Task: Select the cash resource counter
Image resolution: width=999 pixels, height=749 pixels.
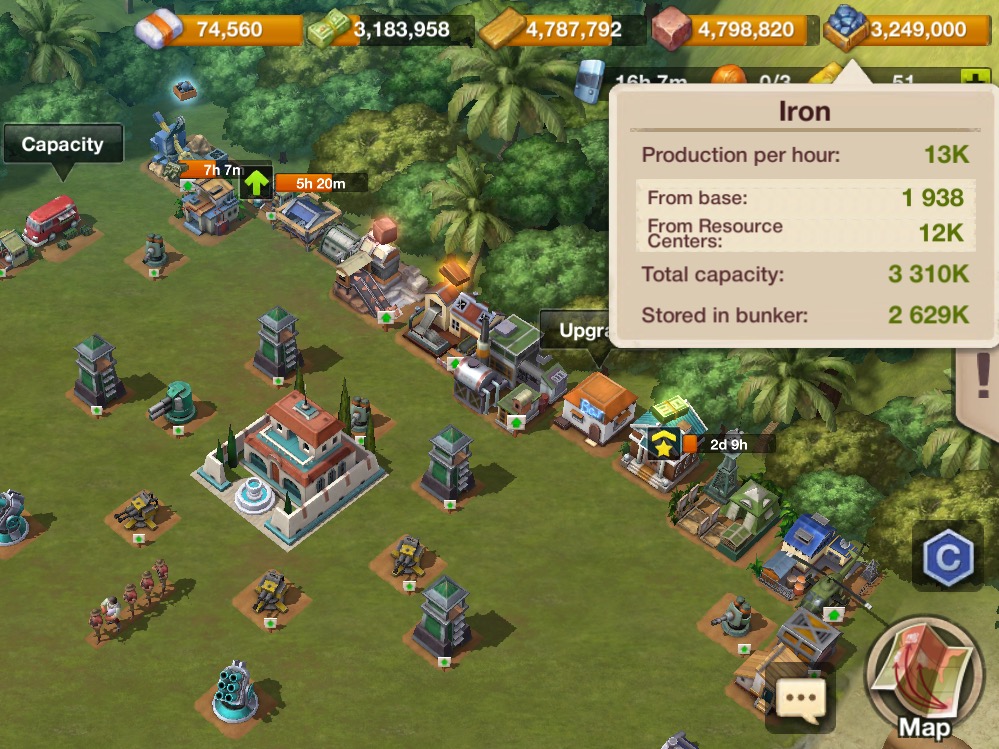Action: [x=390, y=30]
